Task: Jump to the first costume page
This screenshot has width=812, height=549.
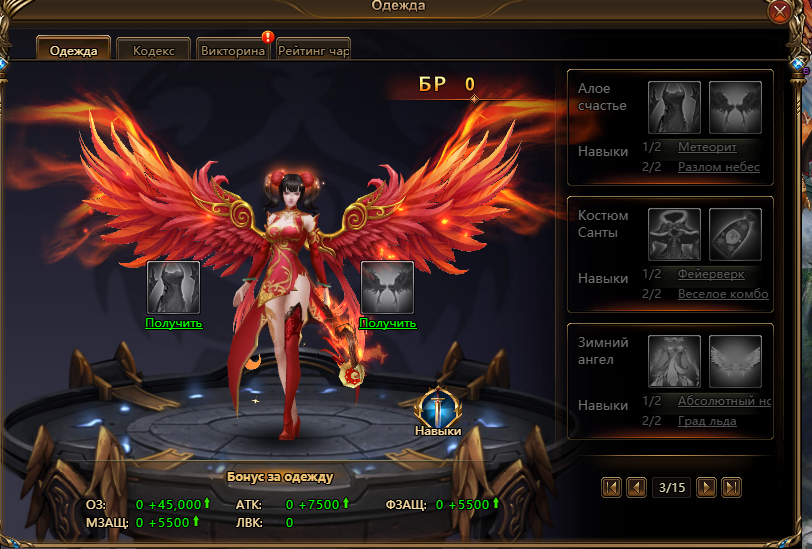Action: click(611, 487)
